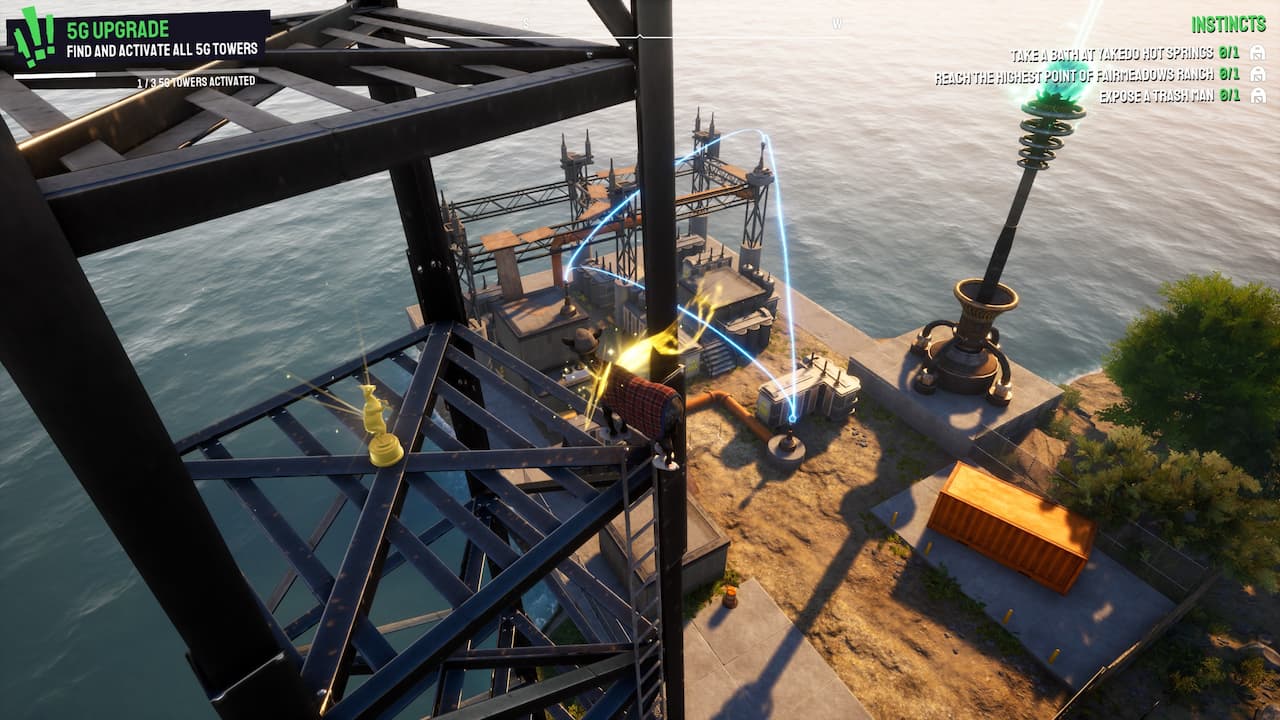1280x720 pixels.
Task: Open the Instincts list header
Action: tap(1228, 24)
